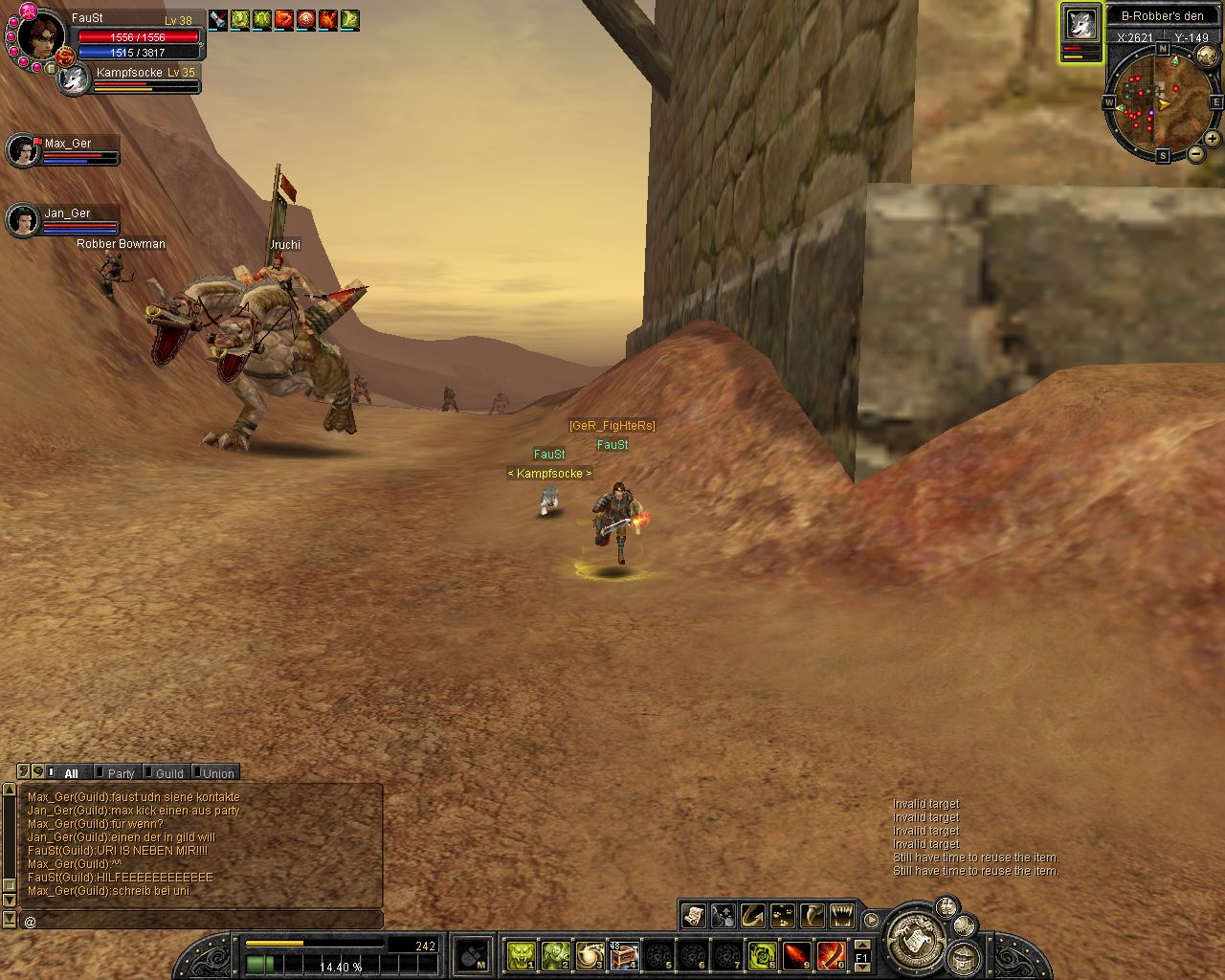Viewport: 1225px width, 980px height.
Task: Select the Union chat tab
Action: [217, 773]
